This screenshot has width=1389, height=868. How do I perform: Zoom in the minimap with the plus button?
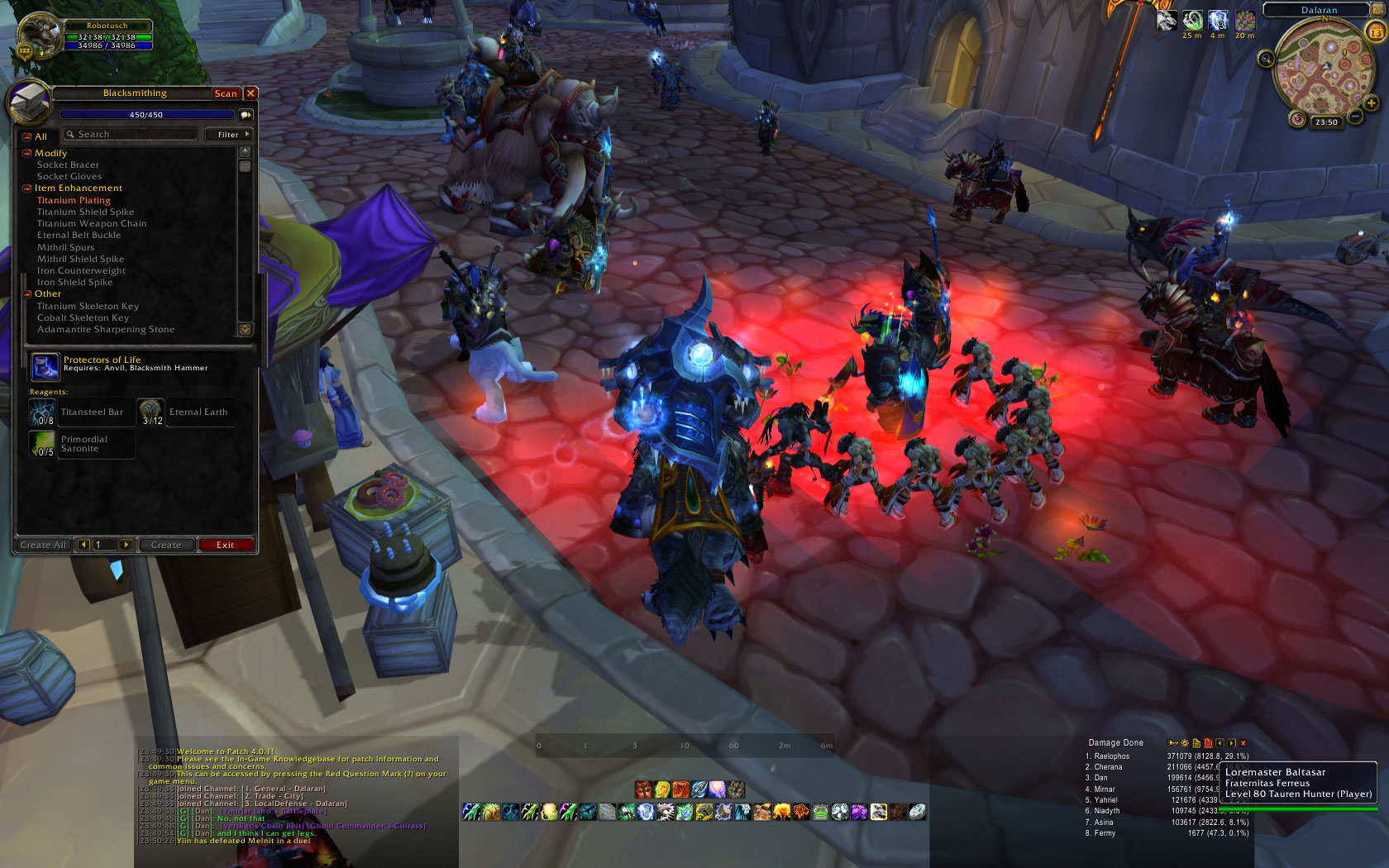[x=1372, y=103]
